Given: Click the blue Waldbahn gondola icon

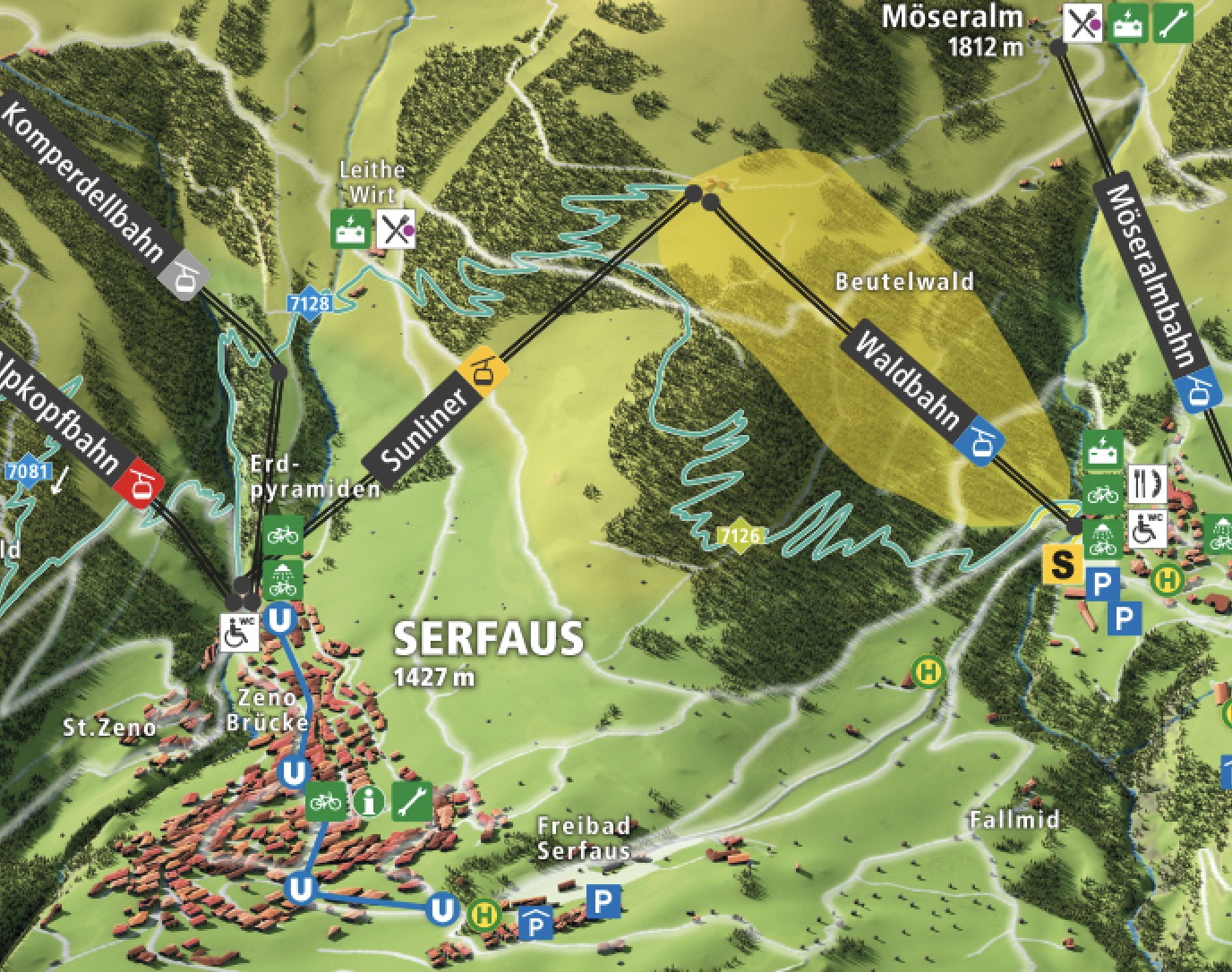Looking at the screenshot, I should [x=980, y=442].
